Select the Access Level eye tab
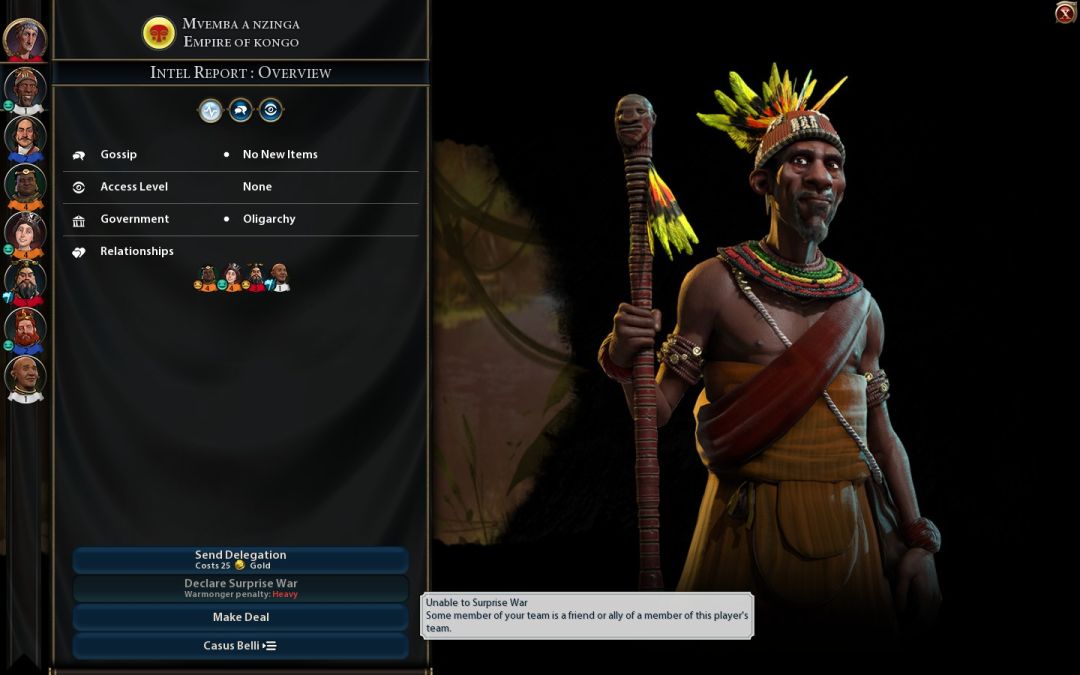1080x675 pixels. coord(270,111)
